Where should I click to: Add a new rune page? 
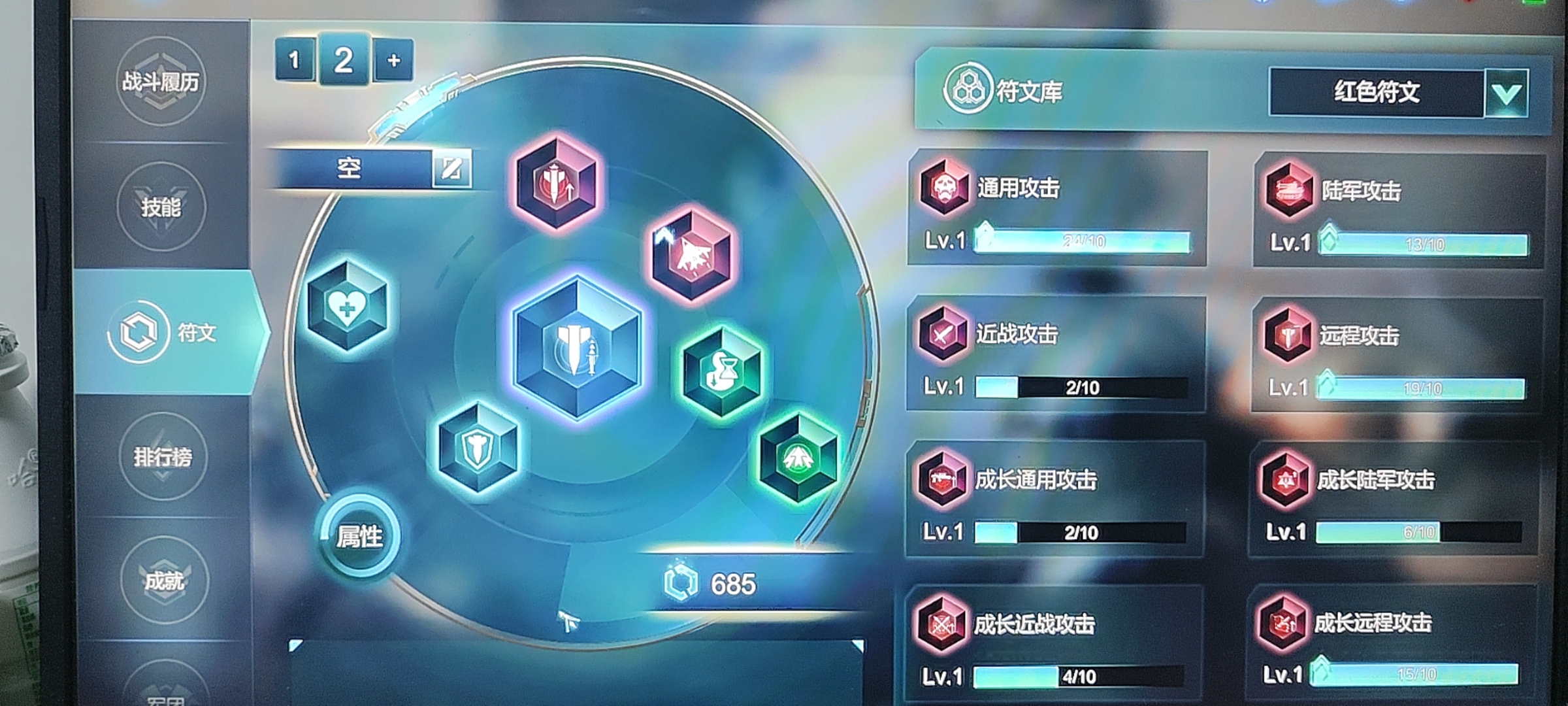tap(393, 61)
